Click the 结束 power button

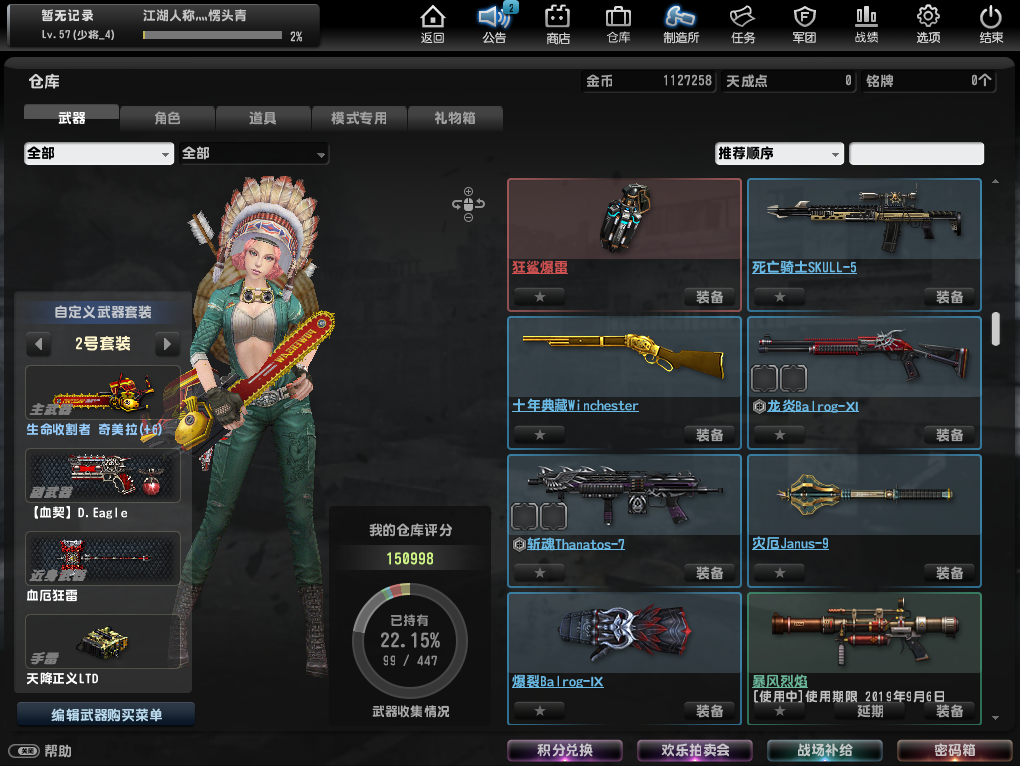(x=990, y=24)
